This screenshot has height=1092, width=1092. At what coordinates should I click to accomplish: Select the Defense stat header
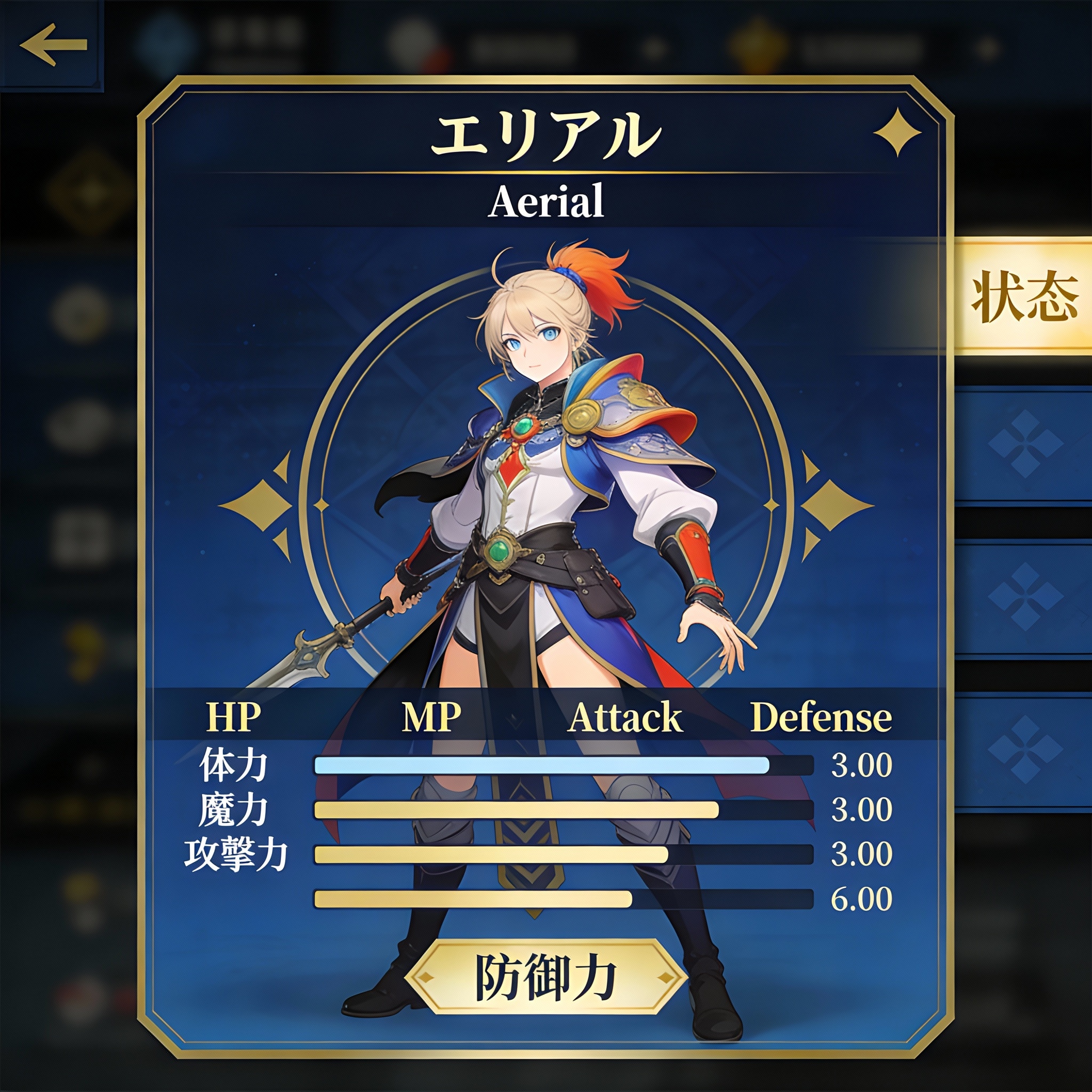[x=821, y=717]
